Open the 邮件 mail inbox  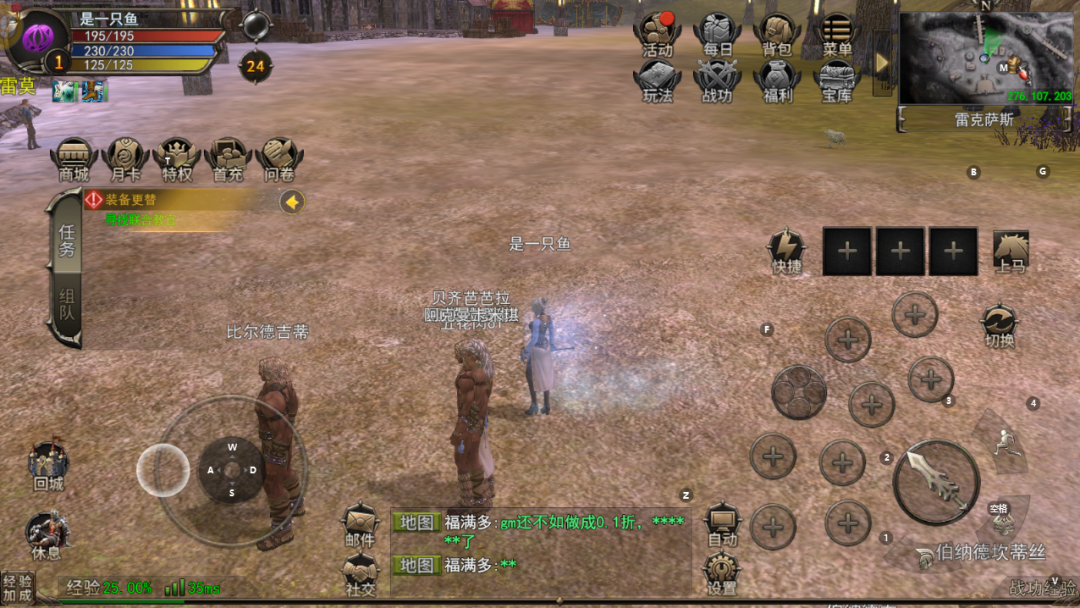[360, 524]
